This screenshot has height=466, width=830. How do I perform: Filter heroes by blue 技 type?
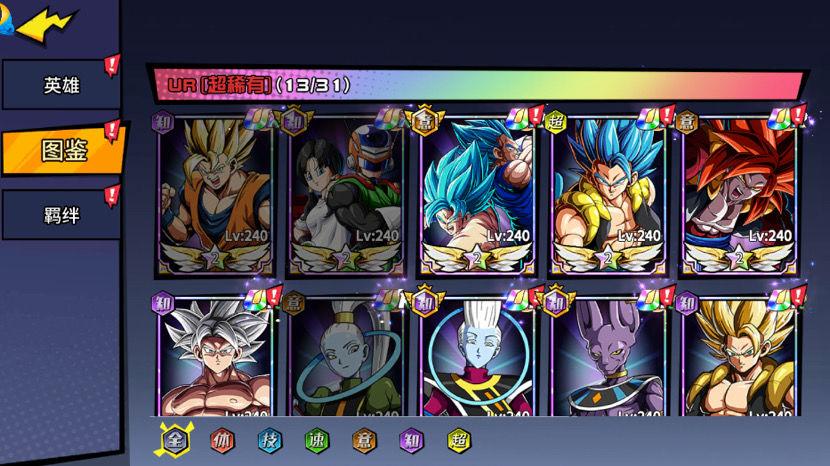click(x=269, y=440)
